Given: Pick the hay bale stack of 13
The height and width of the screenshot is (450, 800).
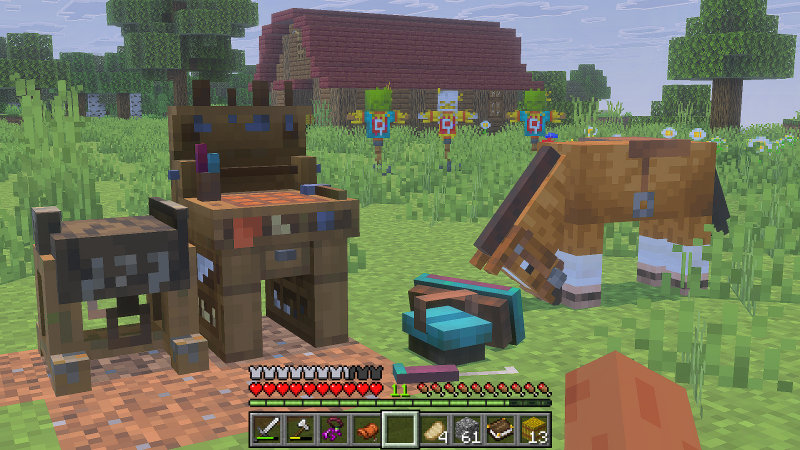Looking at the screenshot, I should point(534,430).
